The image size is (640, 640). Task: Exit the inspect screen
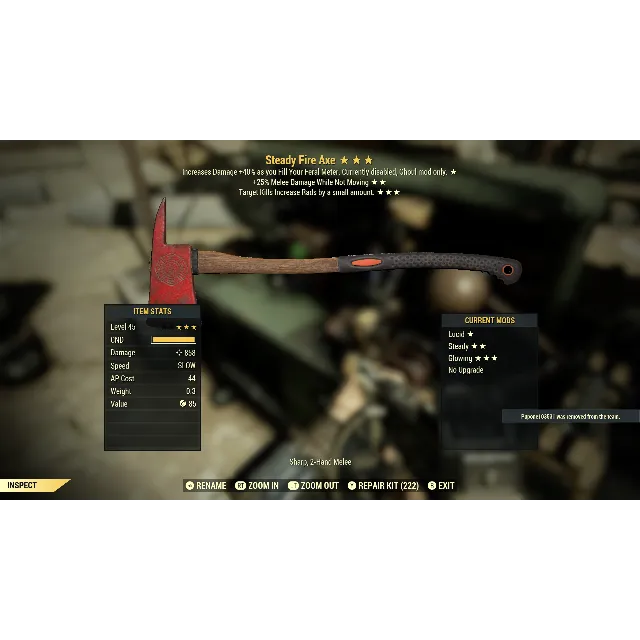pos(441,486)
